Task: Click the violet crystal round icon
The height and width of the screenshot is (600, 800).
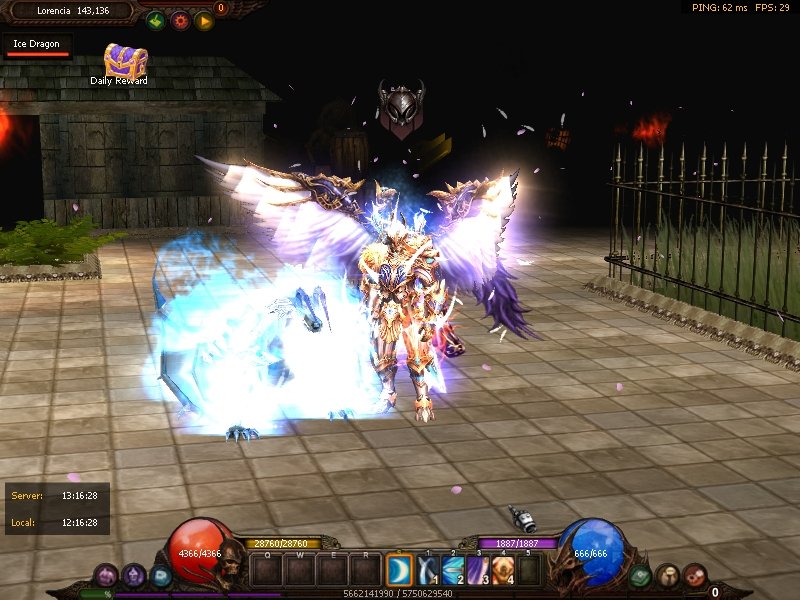Action: [134, 575]
